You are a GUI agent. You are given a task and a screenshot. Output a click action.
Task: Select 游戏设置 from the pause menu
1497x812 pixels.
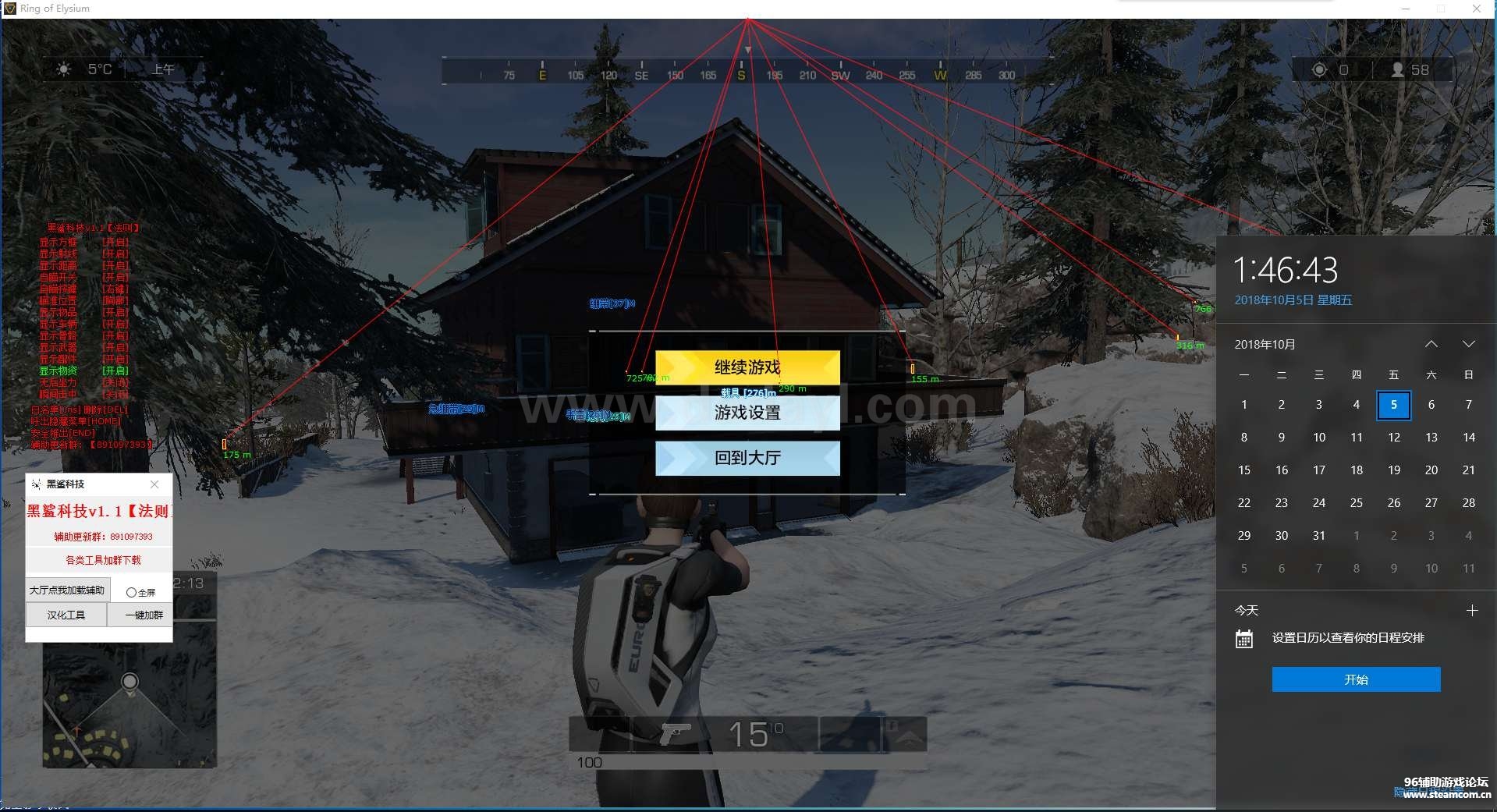pyautogui.click(x=747, y=413)
